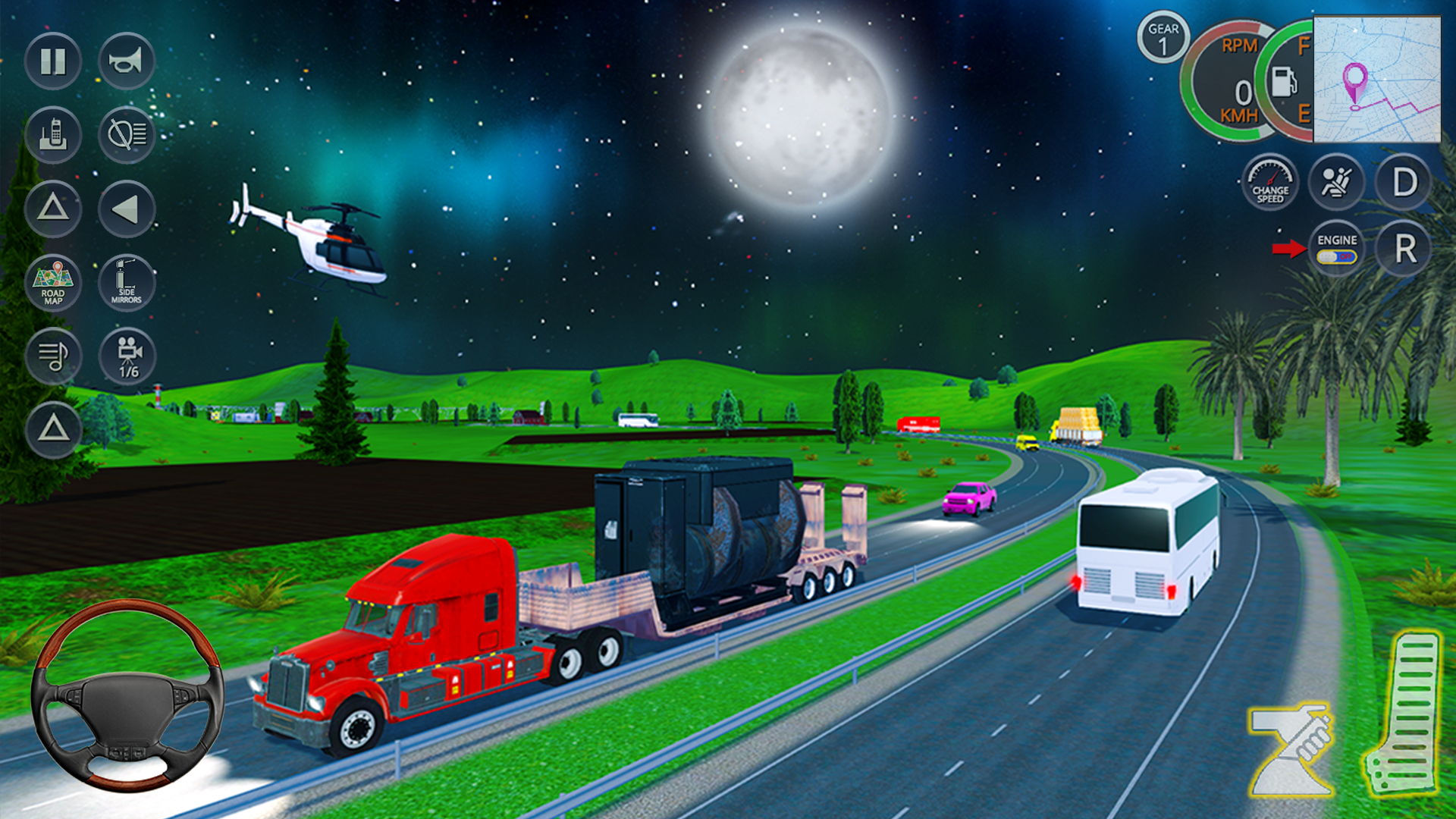Toggle the headlights off
Viewport: 1456px width, 819px height.
pos(127,135)
